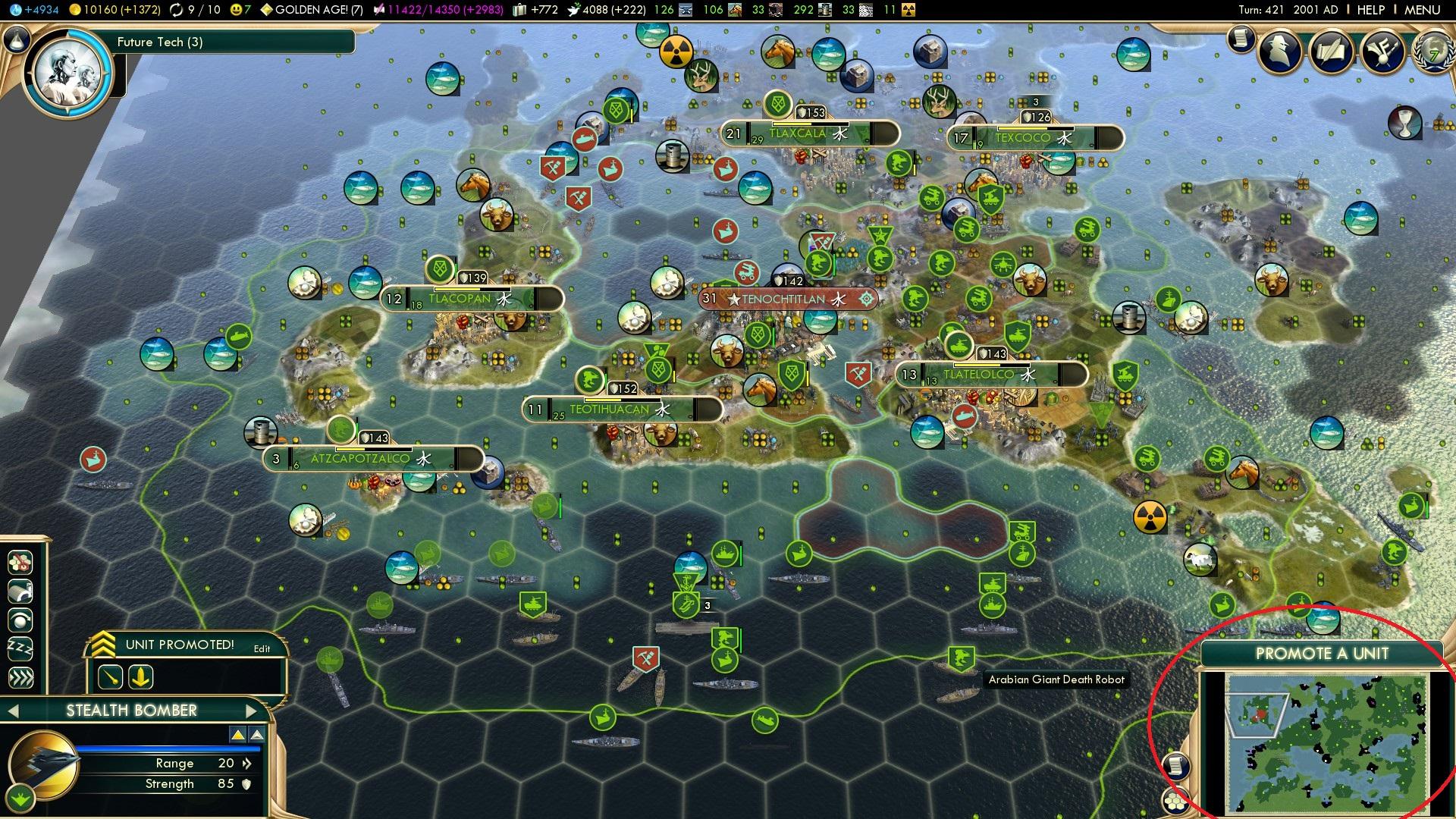Click Edit on the Unit Promoted banner
The image size is (1456, 819).
click(262, 648)
